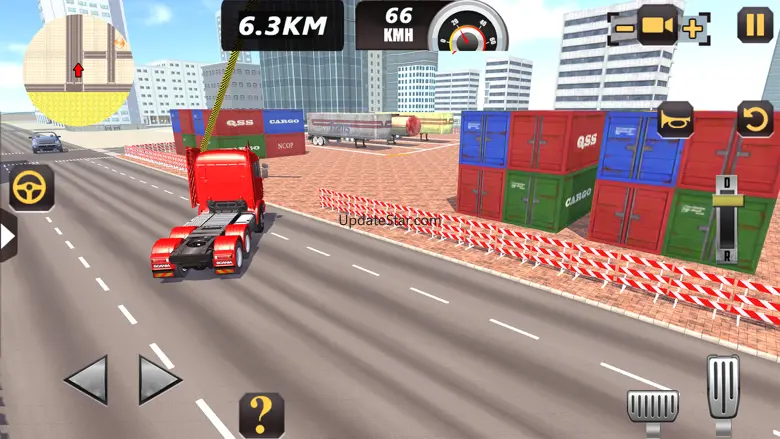Open help with the question mark button

coord(261,414)
